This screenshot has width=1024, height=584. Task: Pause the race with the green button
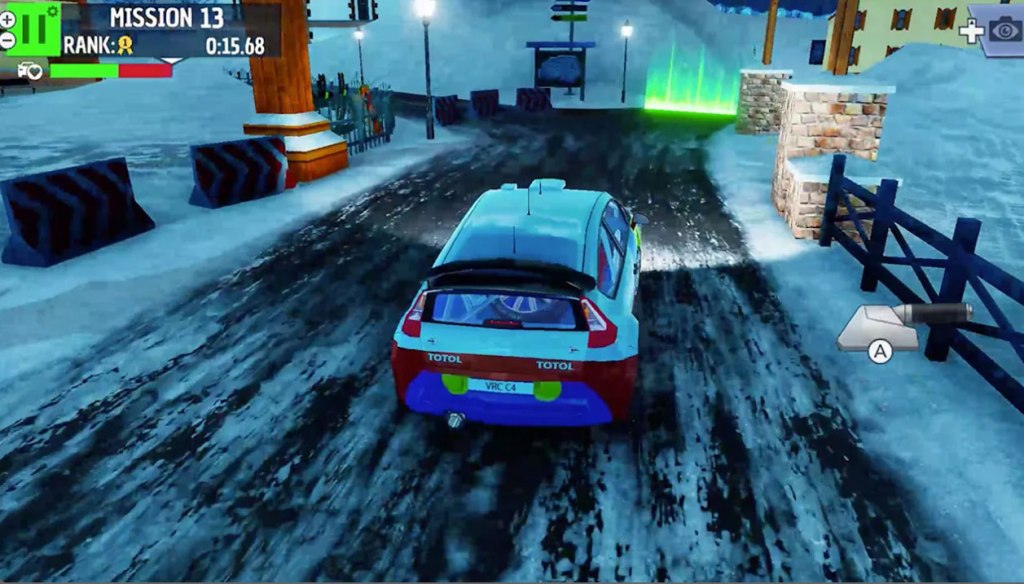click(36, 28)
